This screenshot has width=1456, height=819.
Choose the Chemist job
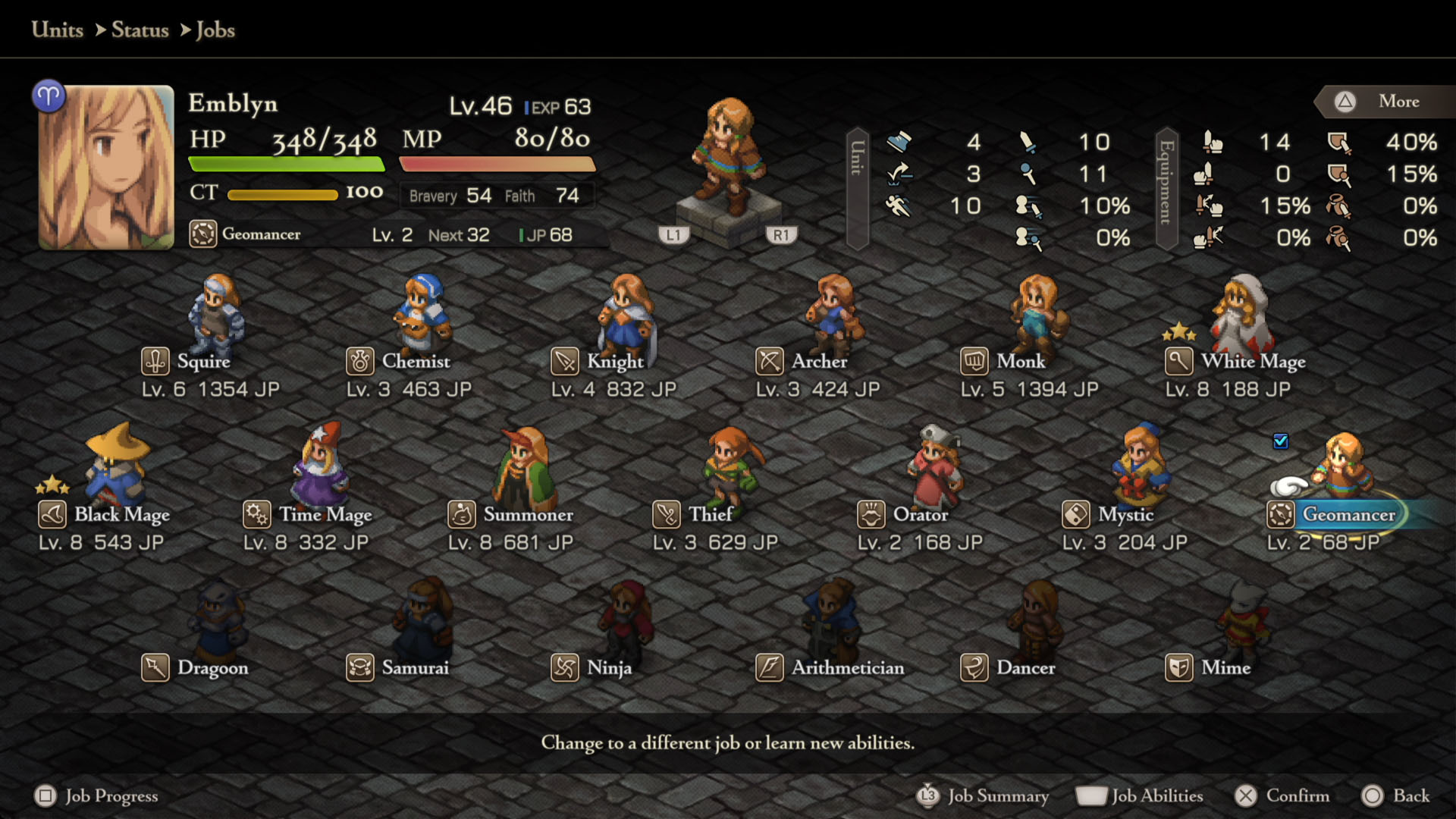[x=415, y=362]
